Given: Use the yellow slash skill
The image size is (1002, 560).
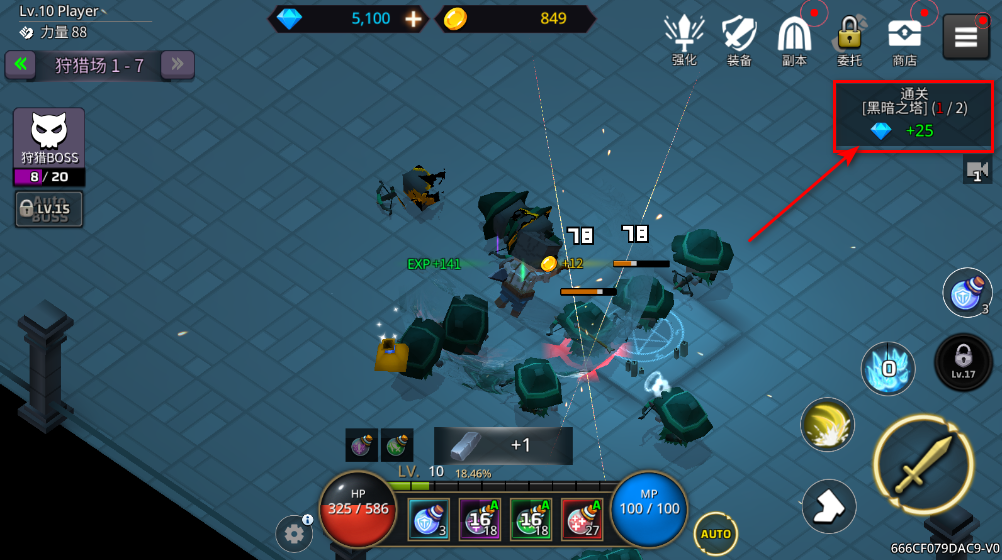Looking at the screenshot, I should [x=827, y=424].
